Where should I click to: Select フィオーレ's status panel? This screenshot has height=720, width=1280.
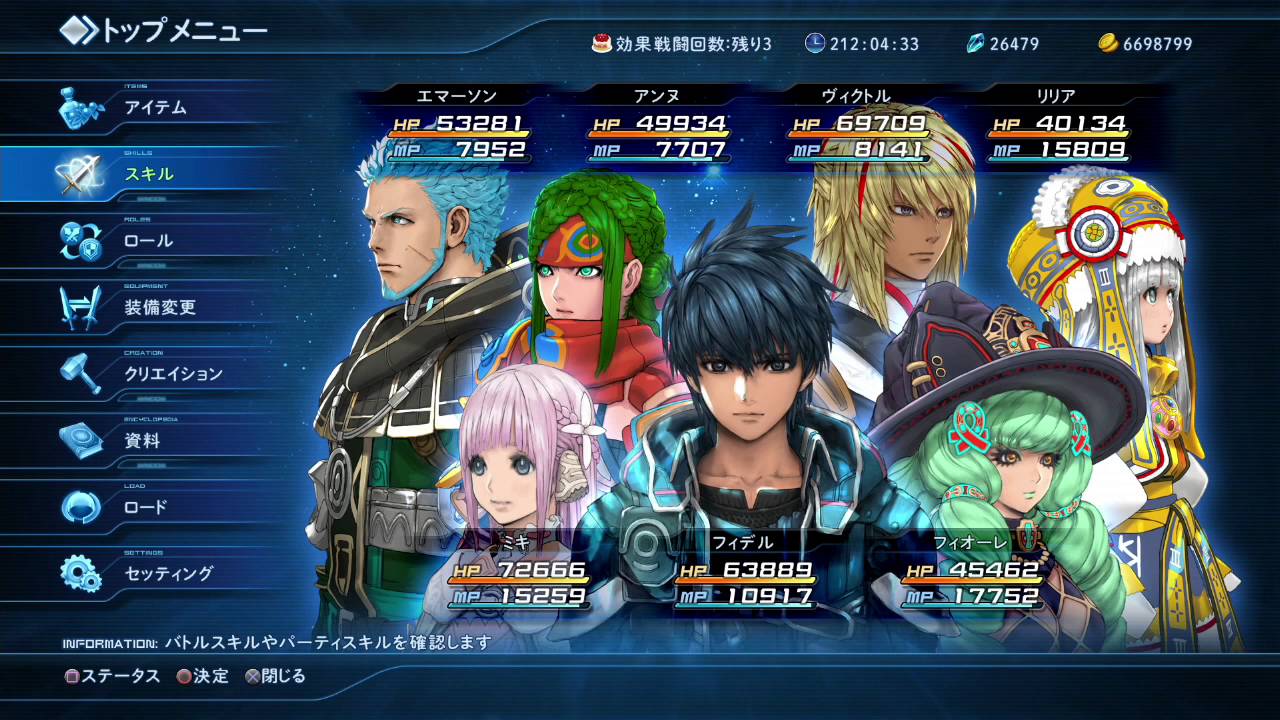969,572
